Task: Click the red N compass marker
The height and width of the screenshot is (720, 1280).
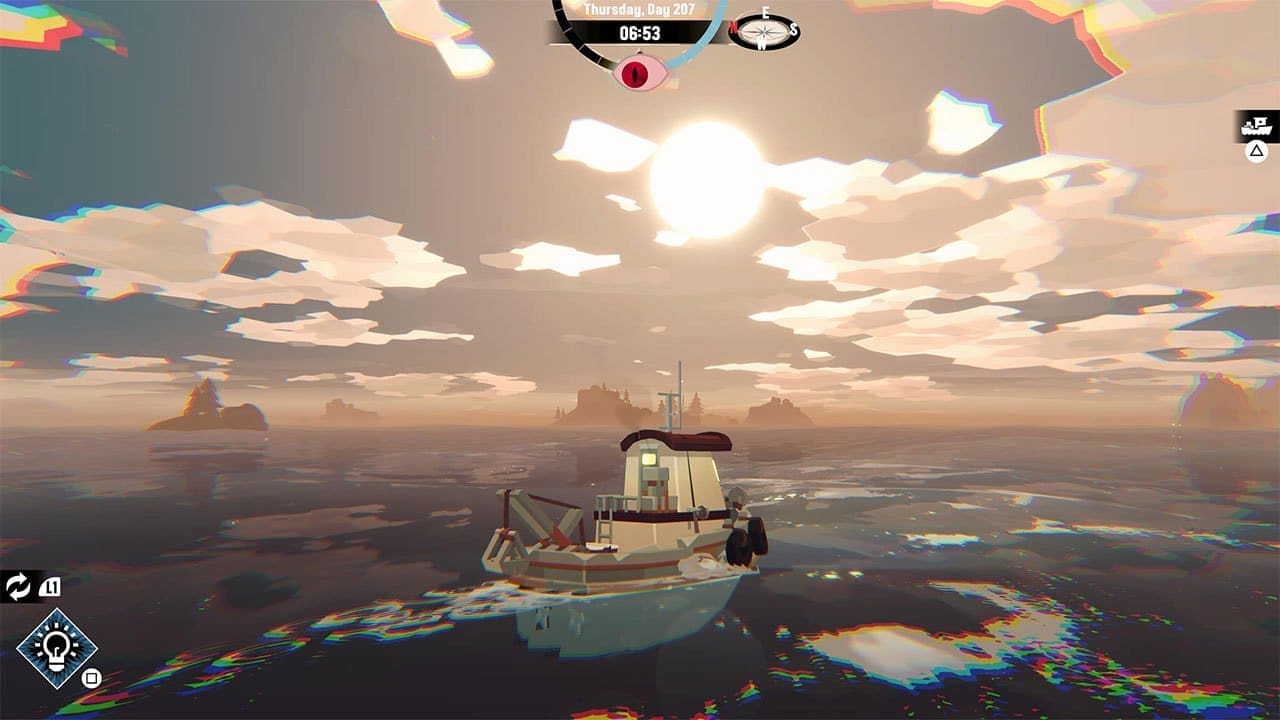Action: tap(733, 29)
